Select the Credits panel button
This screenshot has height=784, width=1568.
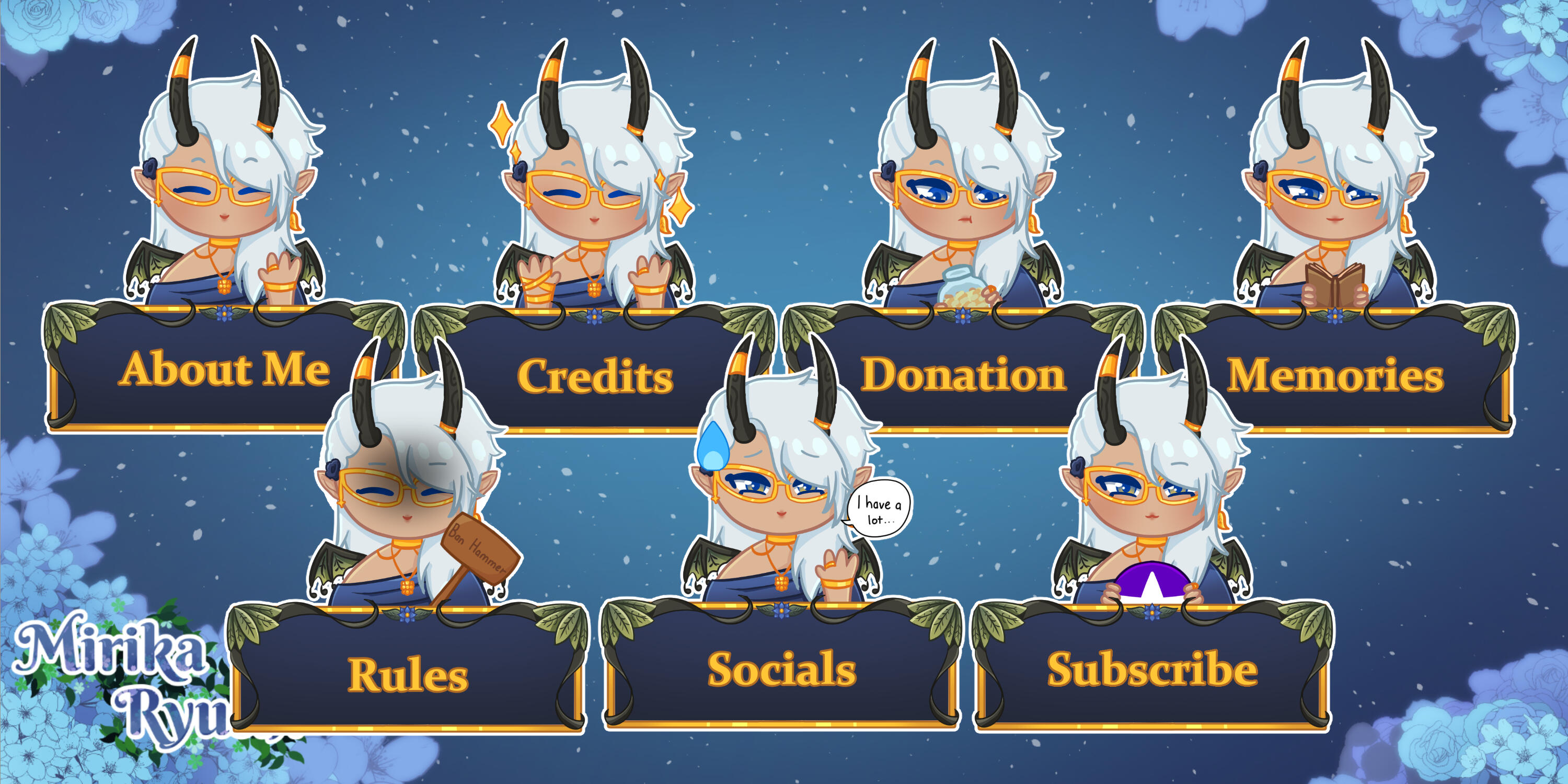(594, 376)
